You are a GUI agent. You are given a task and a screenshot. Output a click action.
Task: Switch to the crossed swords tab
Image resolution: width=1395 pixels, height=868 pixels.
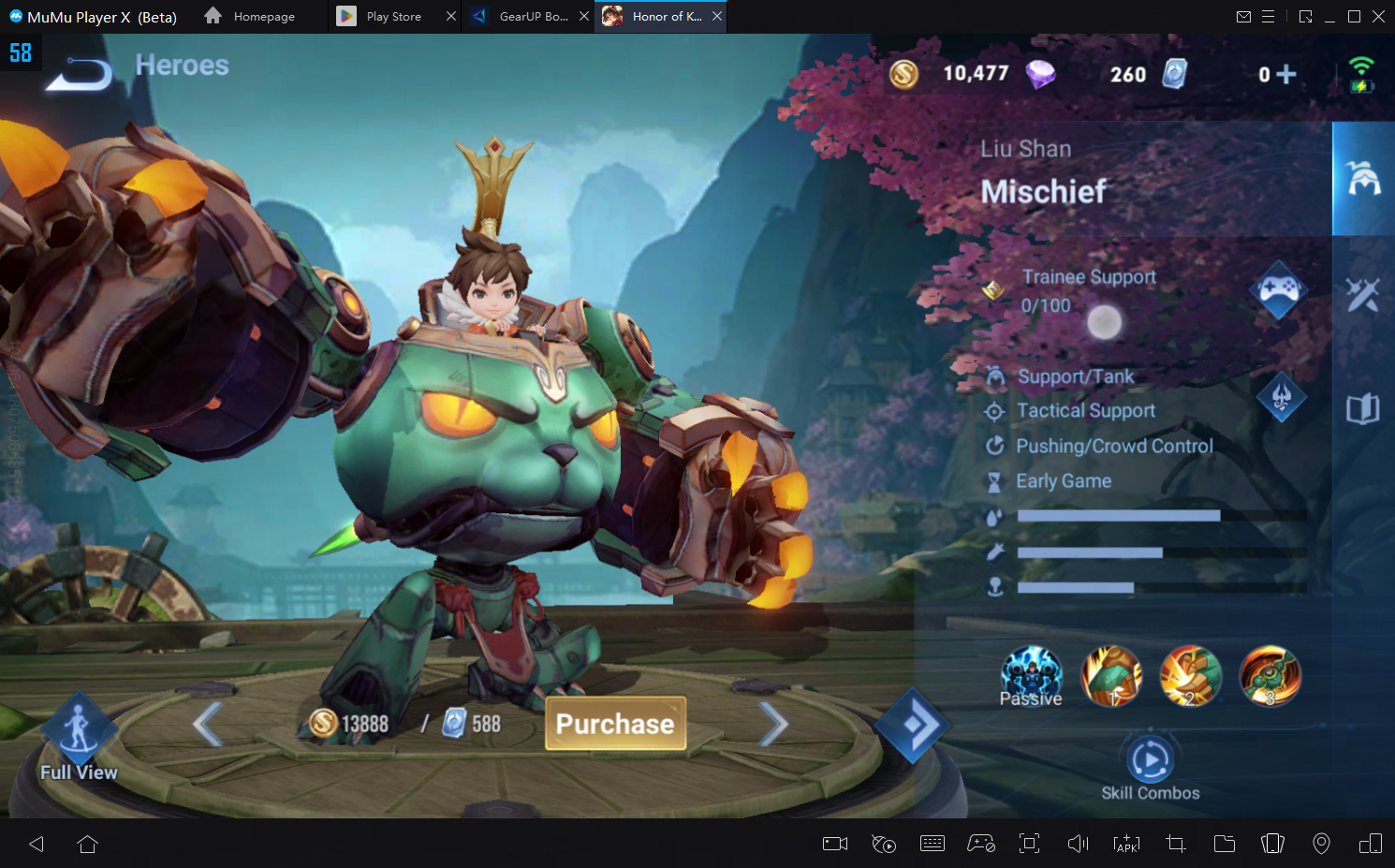pos(1362,295)
